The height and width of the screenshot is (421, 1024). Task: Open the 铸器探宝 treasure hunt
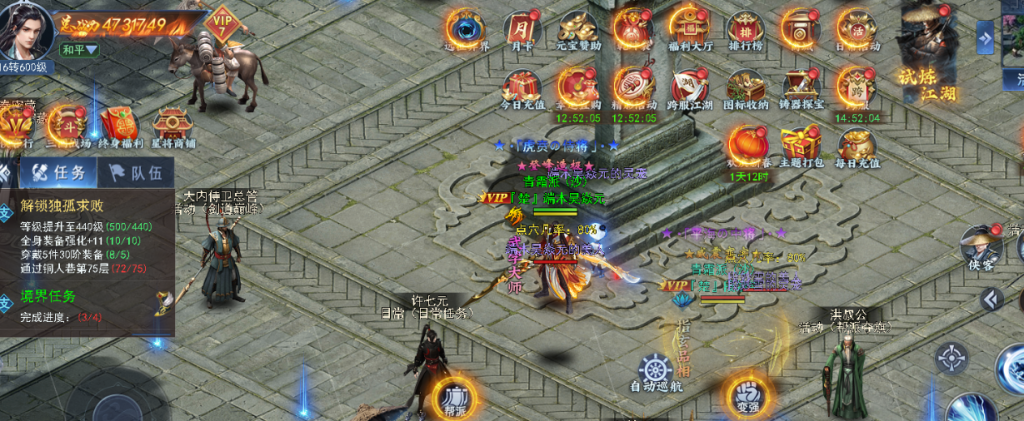click(x=801, y=86)
